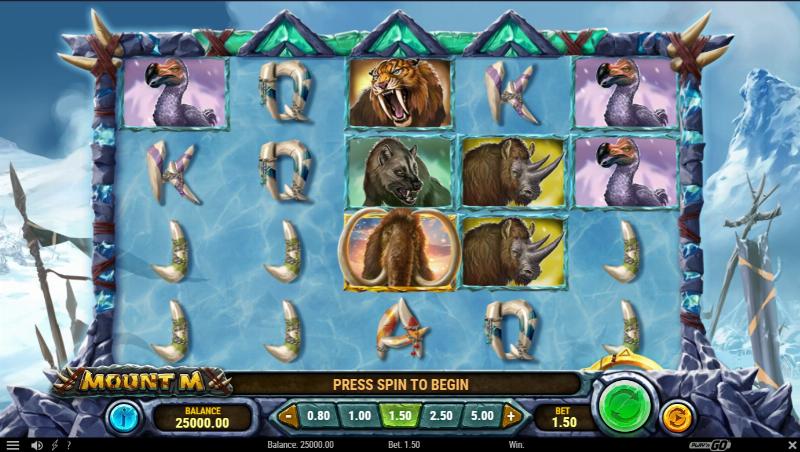800x452 pixels.
Task: Increase the bet with the plus button
Action: point(512,415)
